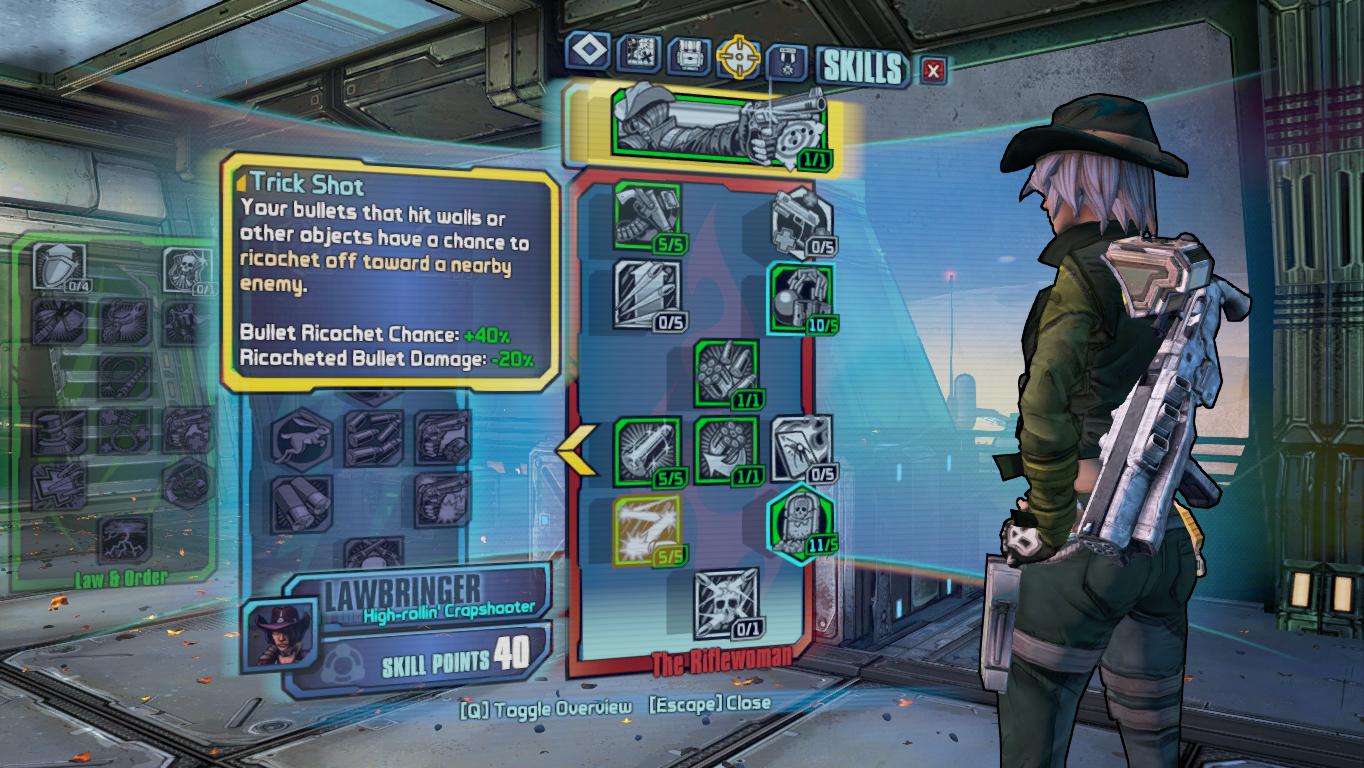Select the highlighted Trick Shot skill icon
Image resolution: width=1364 pixels, height=768 pixels.
pos(647,530)
